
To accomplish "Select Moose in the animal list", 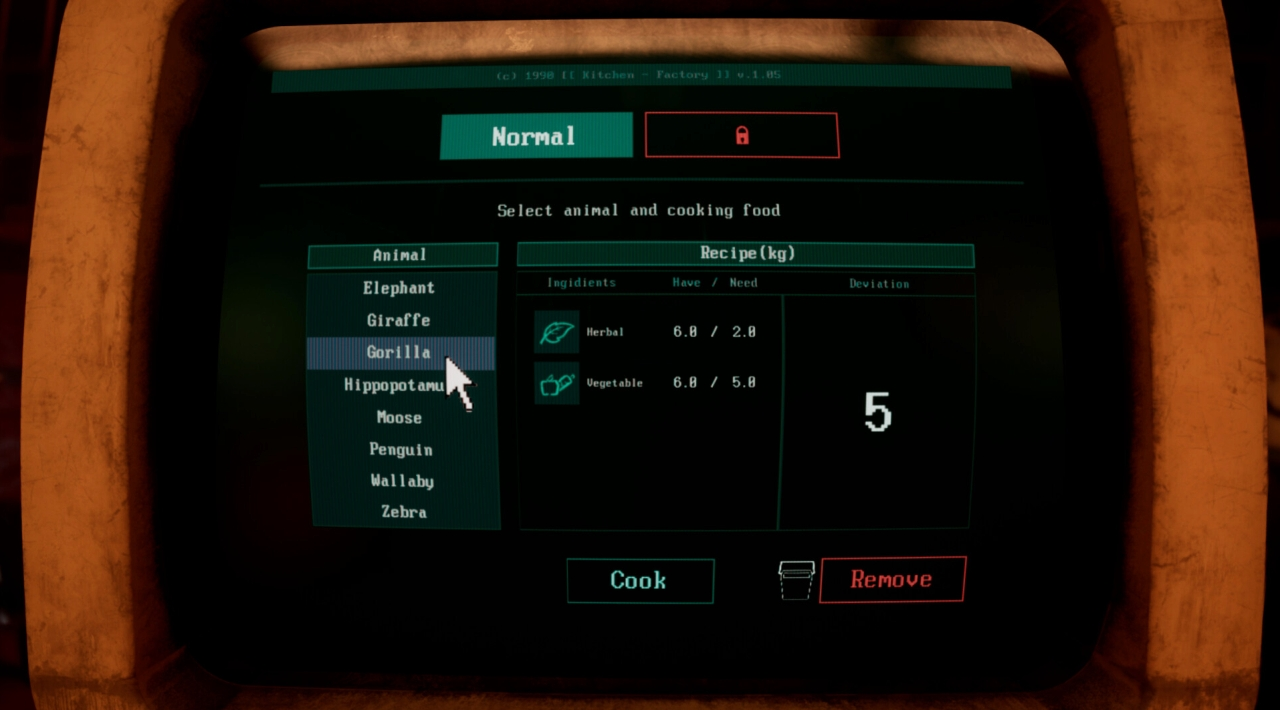I will pos(400,417).
